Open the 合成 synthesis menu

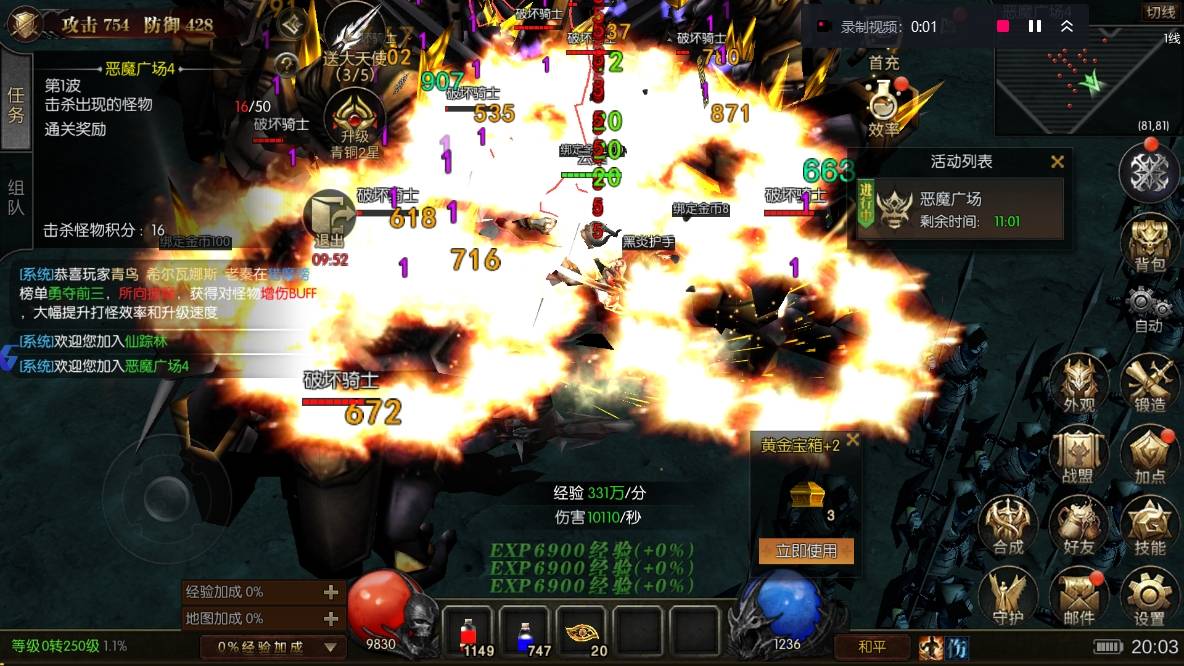[x=1008, y=525]
